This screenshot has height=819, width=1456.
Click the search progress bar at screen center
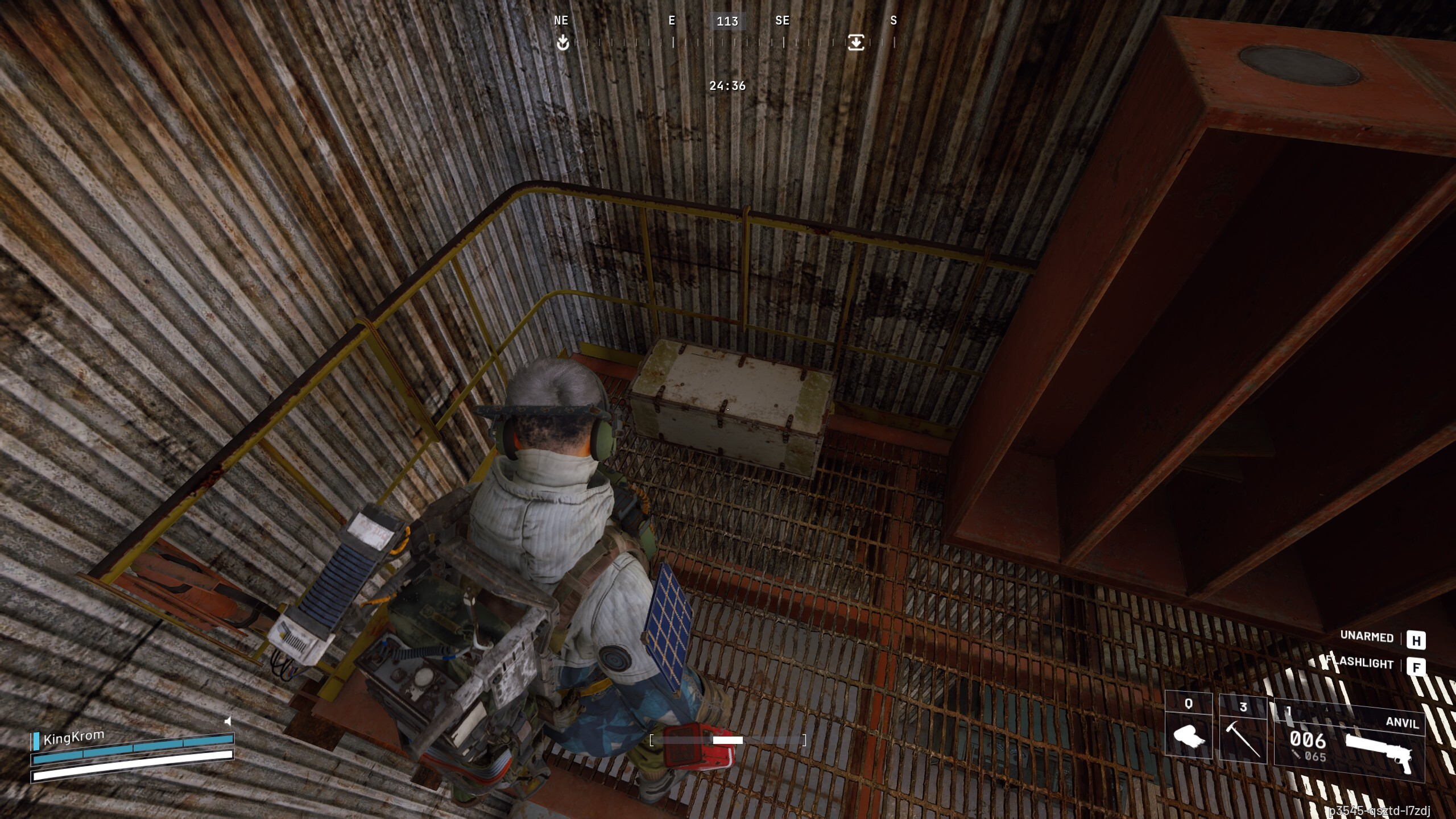[728, 740]
